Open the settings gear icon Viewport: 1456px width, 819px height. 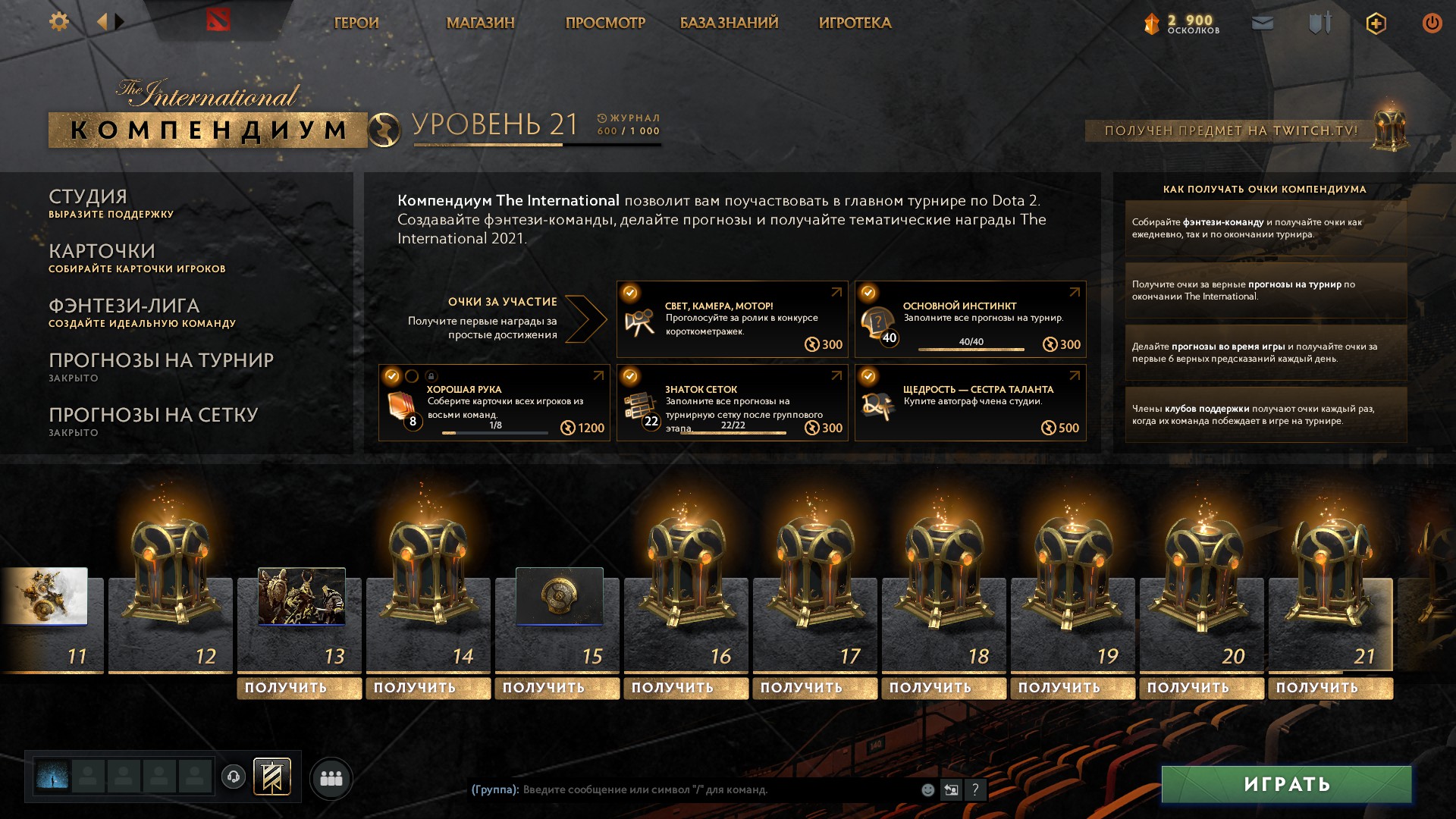click(59, 22)
